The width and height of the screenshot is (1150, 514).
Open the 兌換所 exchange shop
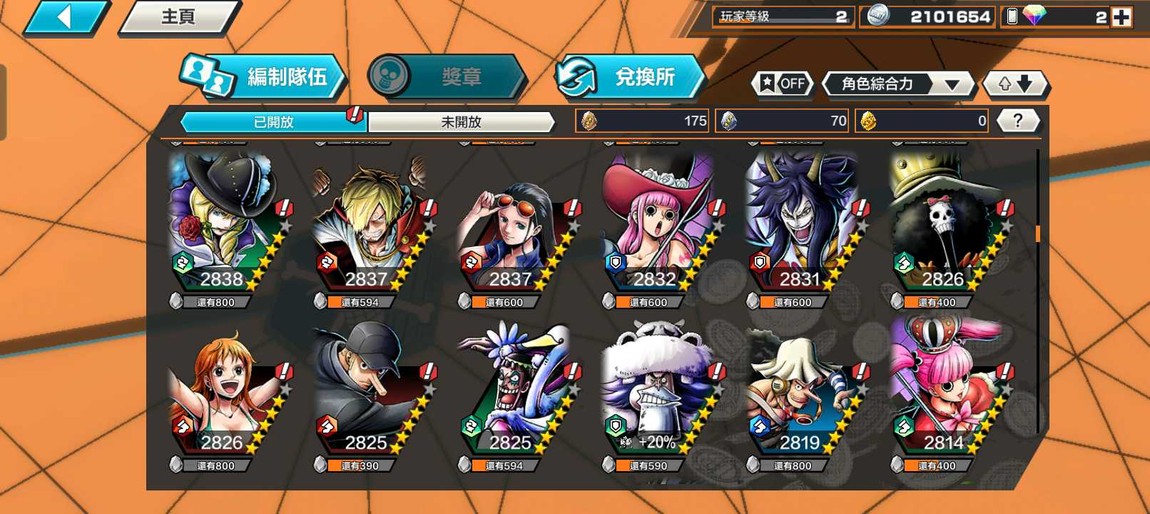tap(630, 77)
